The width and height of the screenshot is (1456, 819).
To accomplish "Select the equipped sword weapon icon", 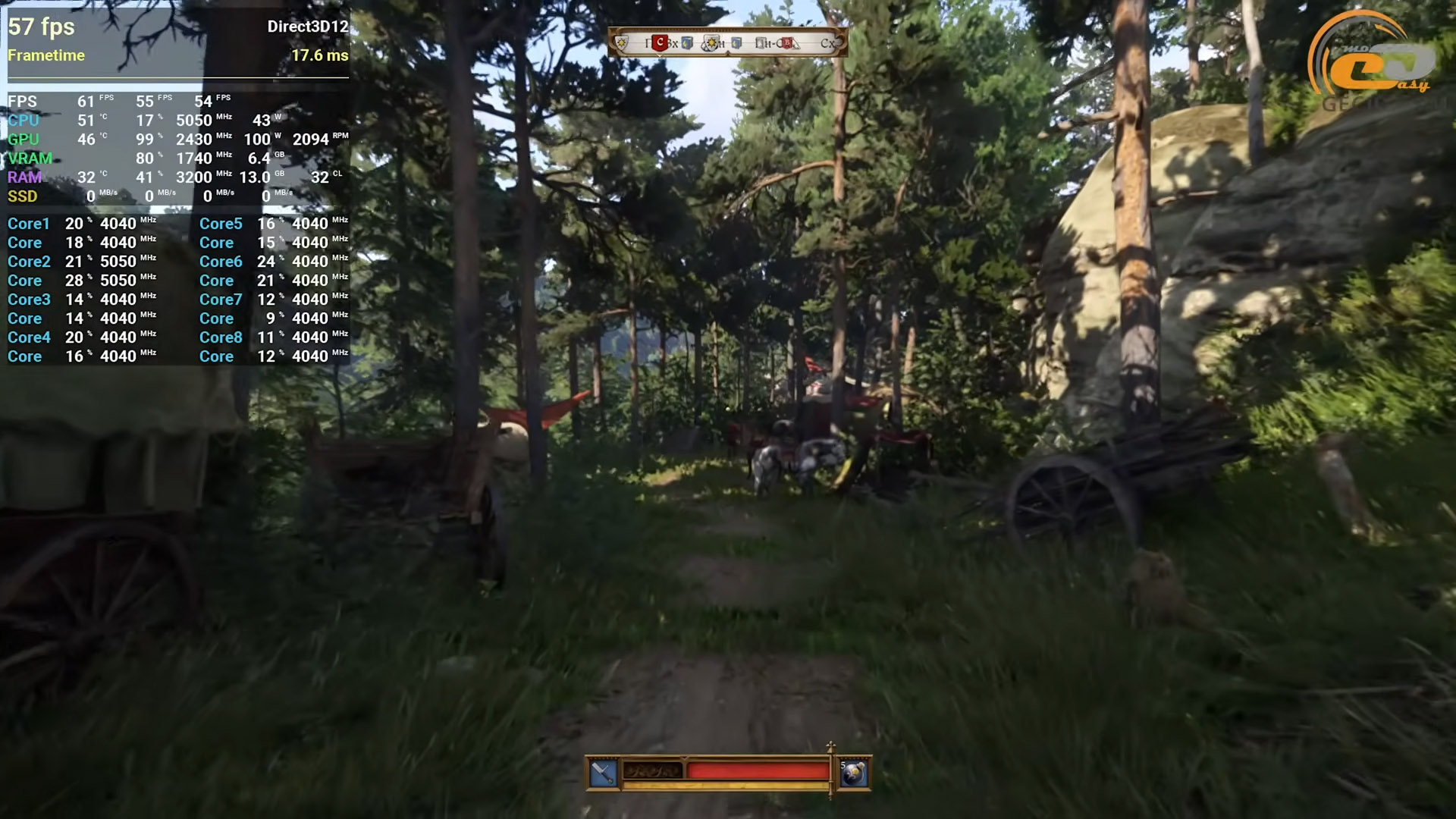I will coord(604,773).
